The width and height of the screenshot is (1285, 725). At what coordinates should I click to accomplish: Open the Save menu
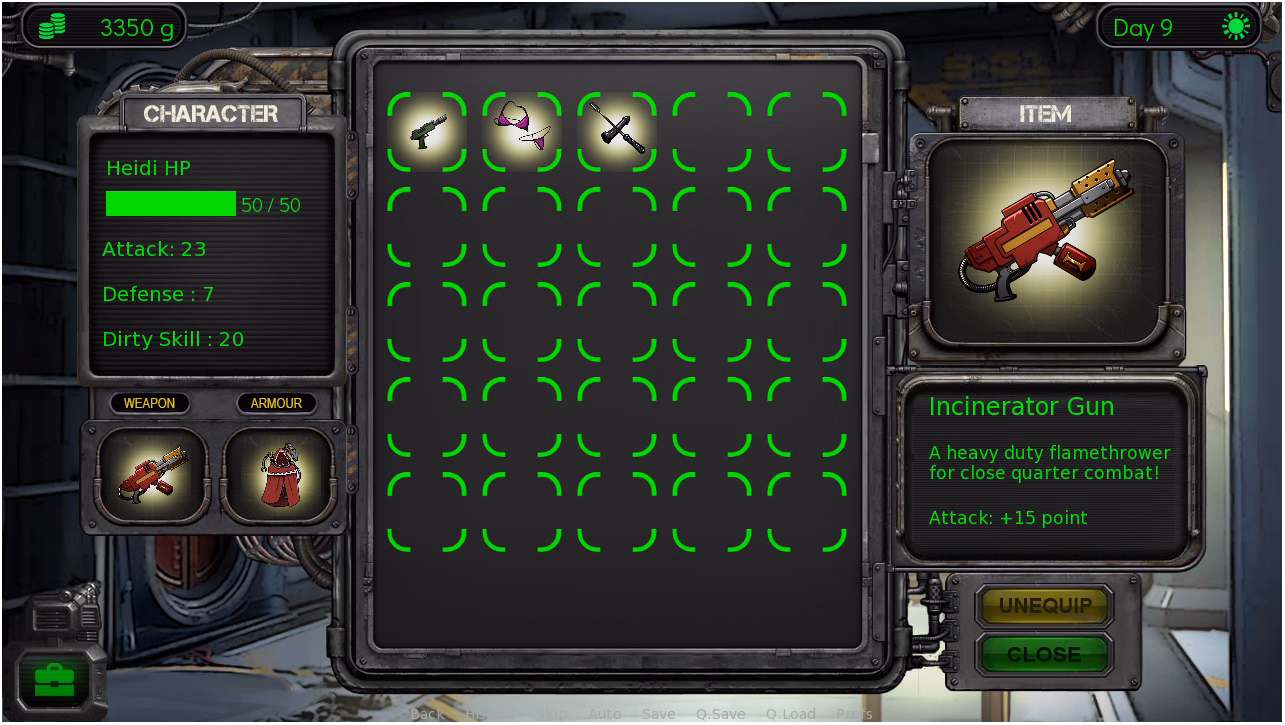pos(658,714)
